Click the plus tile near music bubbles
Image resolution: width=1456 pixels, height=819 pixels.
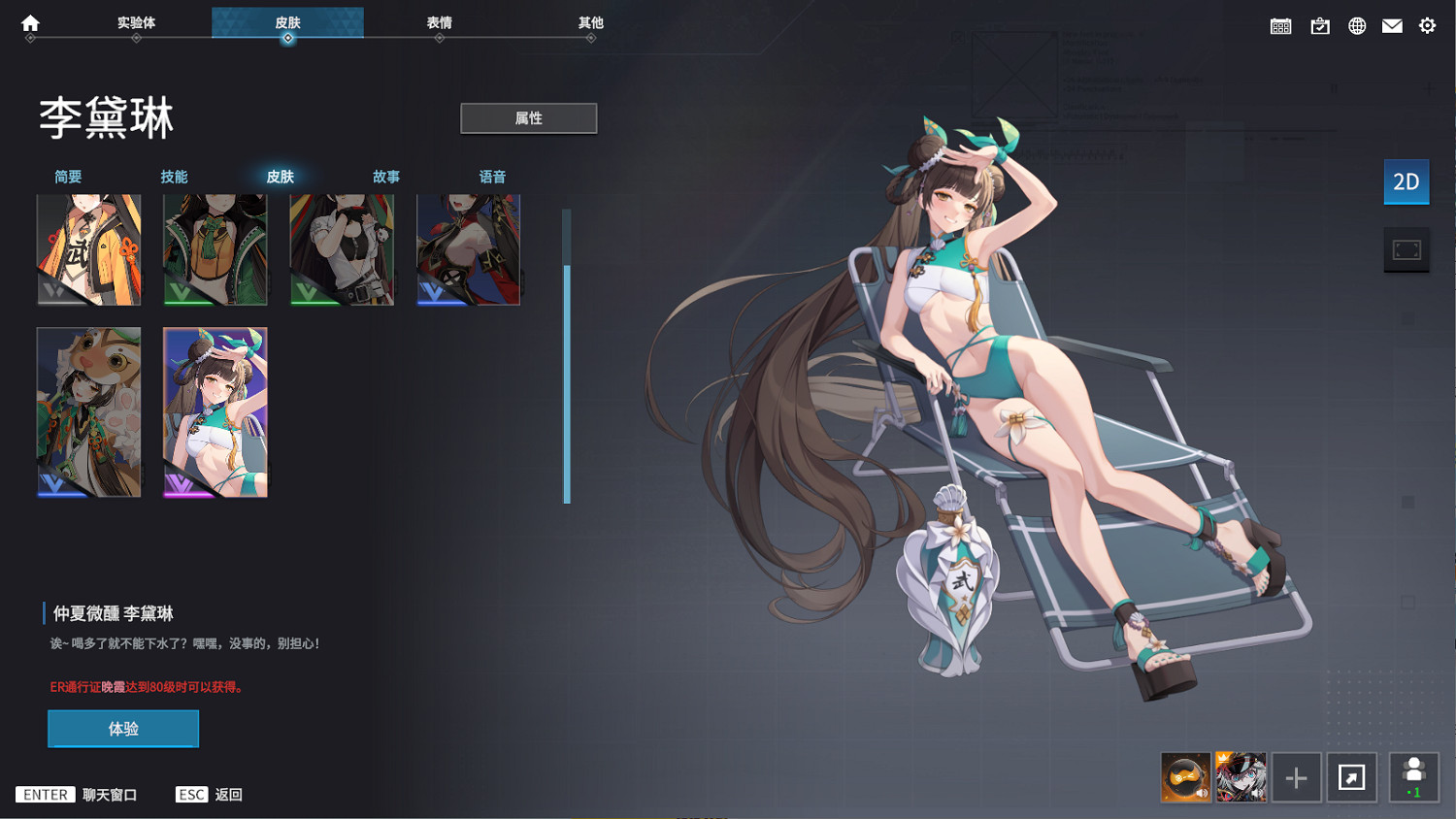point(1296,776)
